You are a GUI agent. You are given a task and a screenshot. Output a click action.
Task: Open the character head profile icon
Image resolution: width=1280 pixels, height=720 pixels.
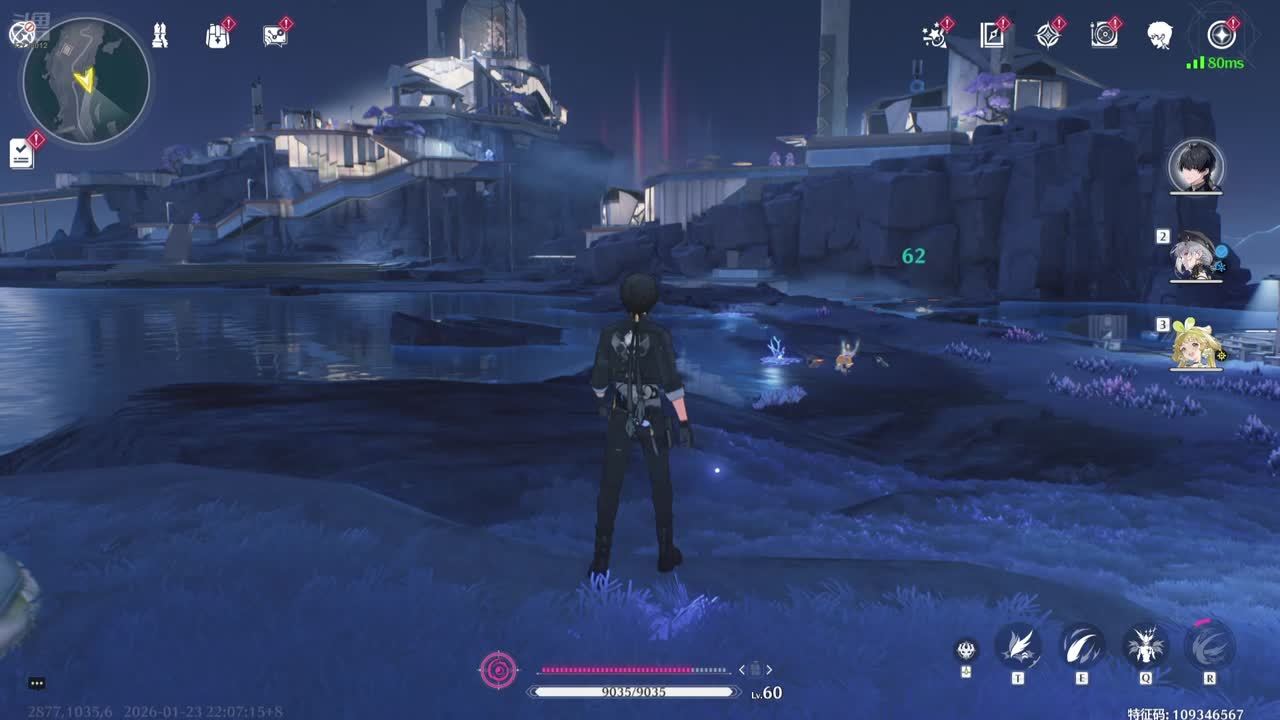tap(1160, 35)
